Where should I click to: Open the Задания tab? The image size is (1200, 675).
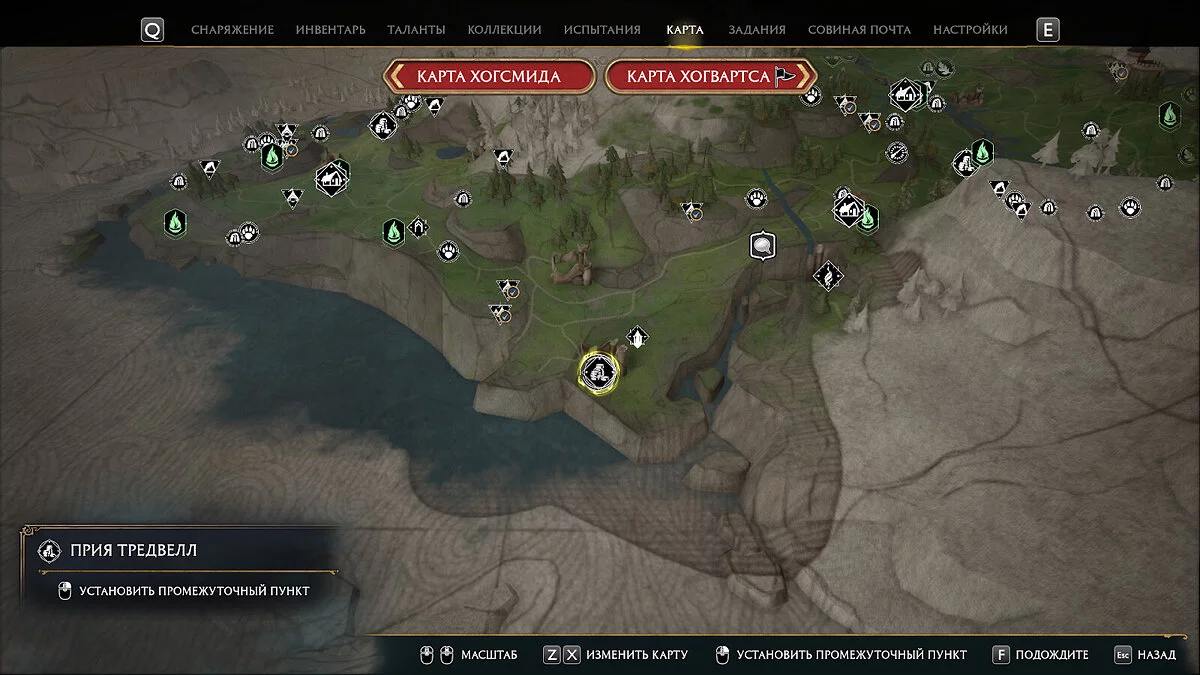[757, 30]
